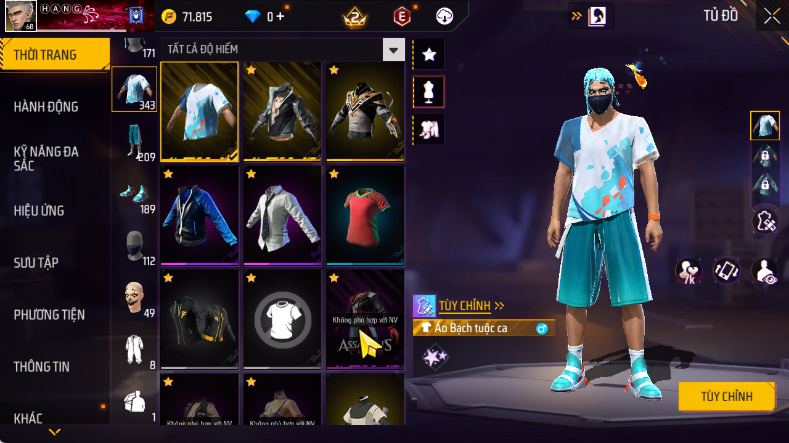
Task: Select the white and blue splash shirt
Action: 199,111
